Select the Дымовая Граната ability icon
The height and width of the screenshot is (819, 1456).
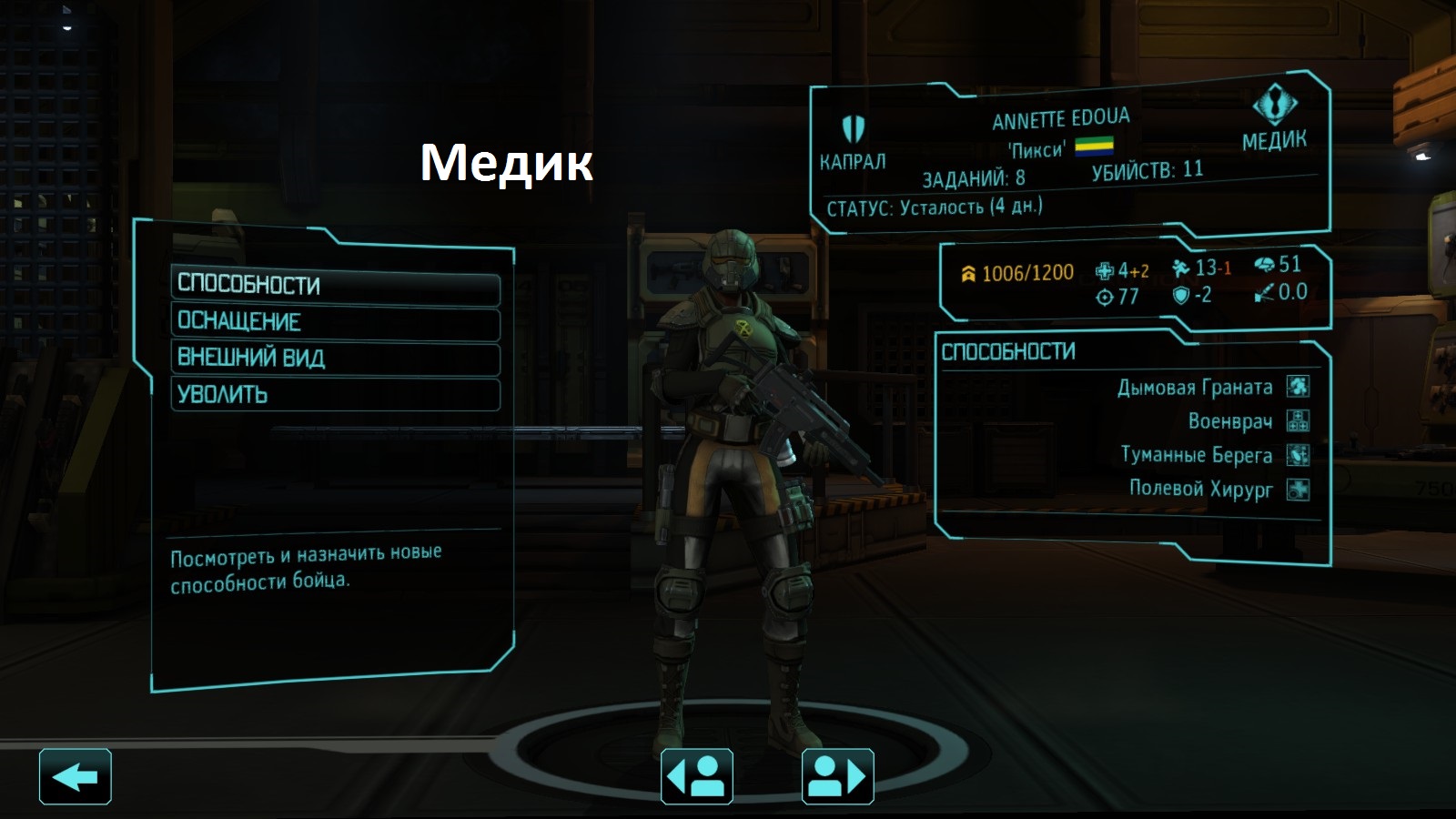[x=1298, y=387]
